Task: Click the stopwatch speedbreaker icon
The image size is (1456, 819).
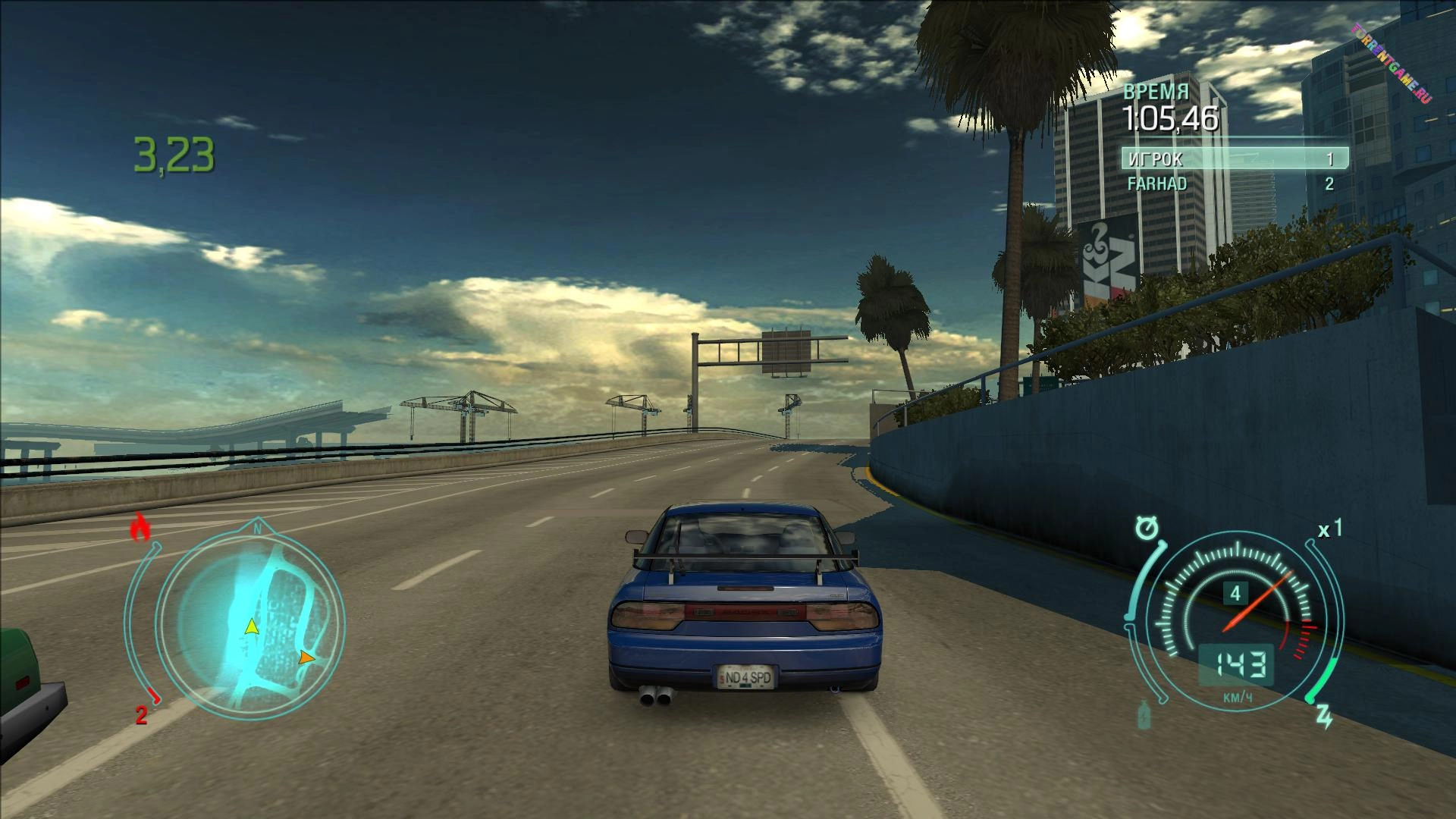Action: click(1147, 528)
